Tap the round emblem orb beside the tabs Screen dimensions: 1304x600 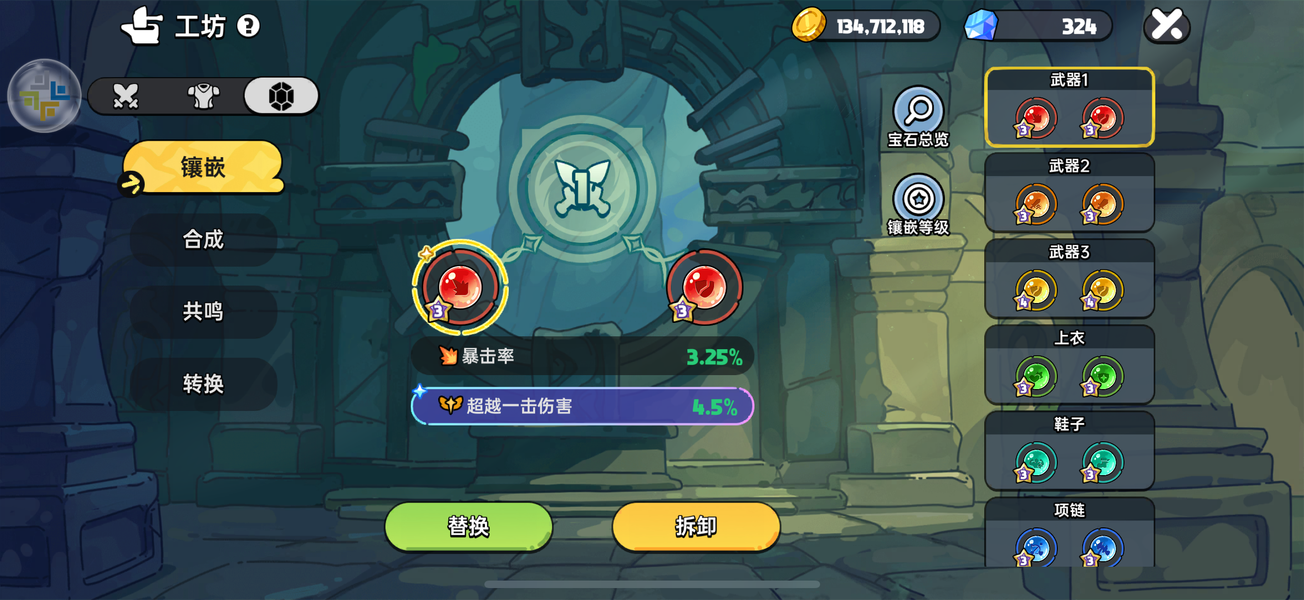[x=44, y=97]
